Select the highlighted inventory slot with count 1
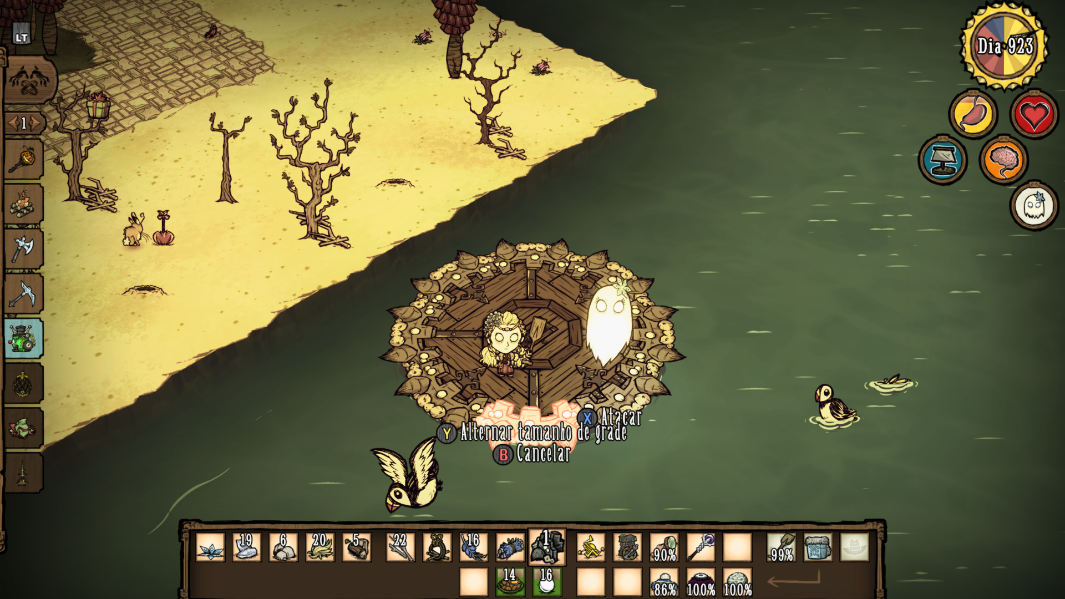1065x599 pixels. click(x=547, y=547)
